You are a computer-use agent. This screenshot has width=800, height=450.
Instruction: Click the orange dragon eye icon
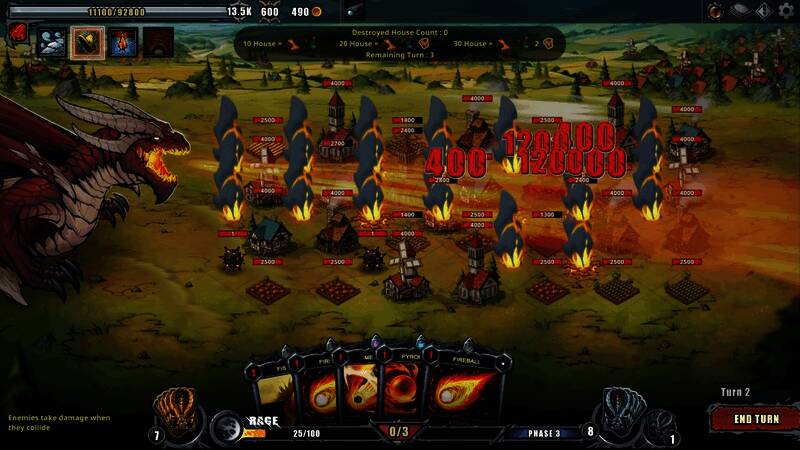[716, 11]
